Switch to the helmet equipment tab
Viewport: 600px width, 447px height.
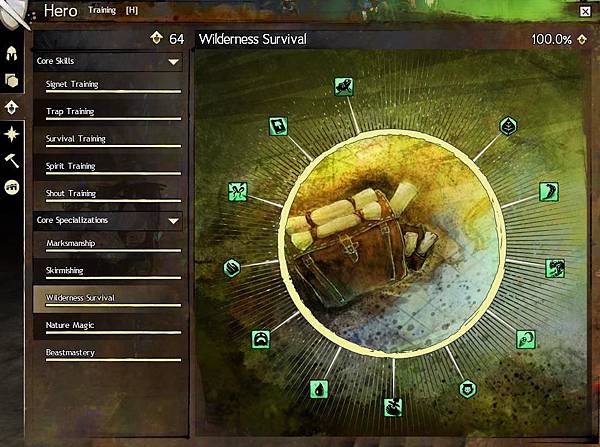[13, 54]
